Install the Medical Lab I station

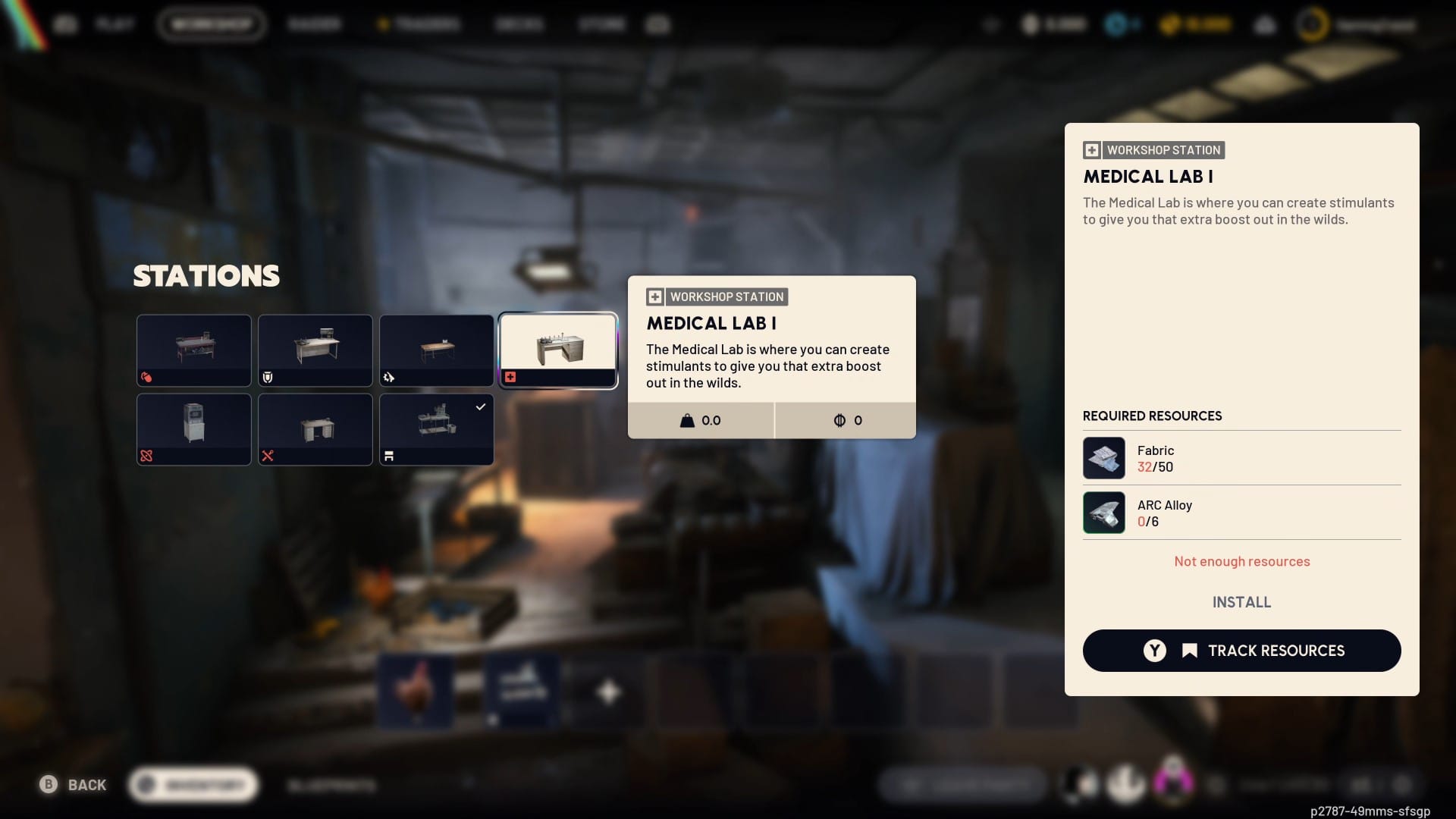[1241, 602]
